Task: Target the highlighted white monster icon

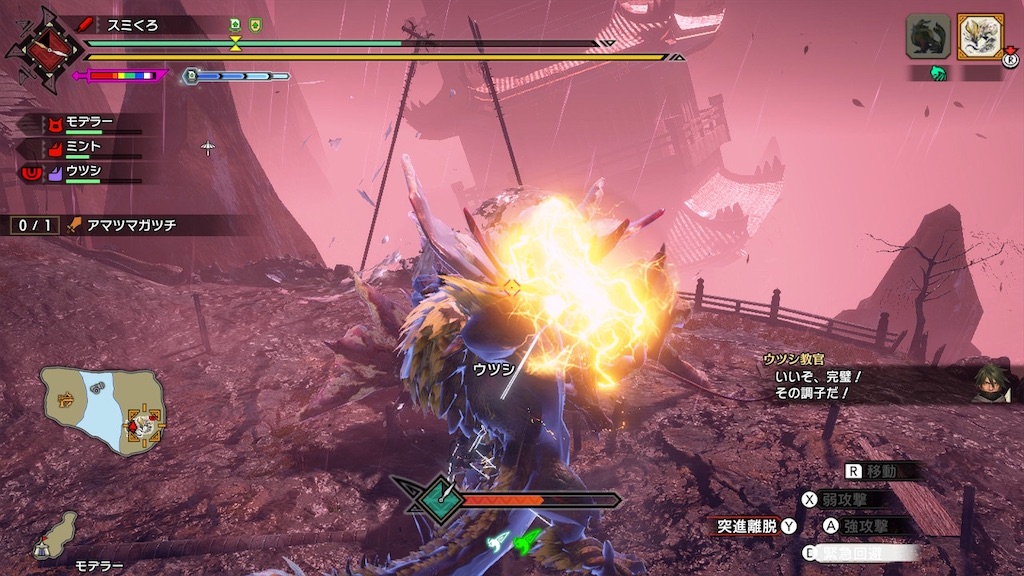Action: pyautogui.click(x=980, y=37)
